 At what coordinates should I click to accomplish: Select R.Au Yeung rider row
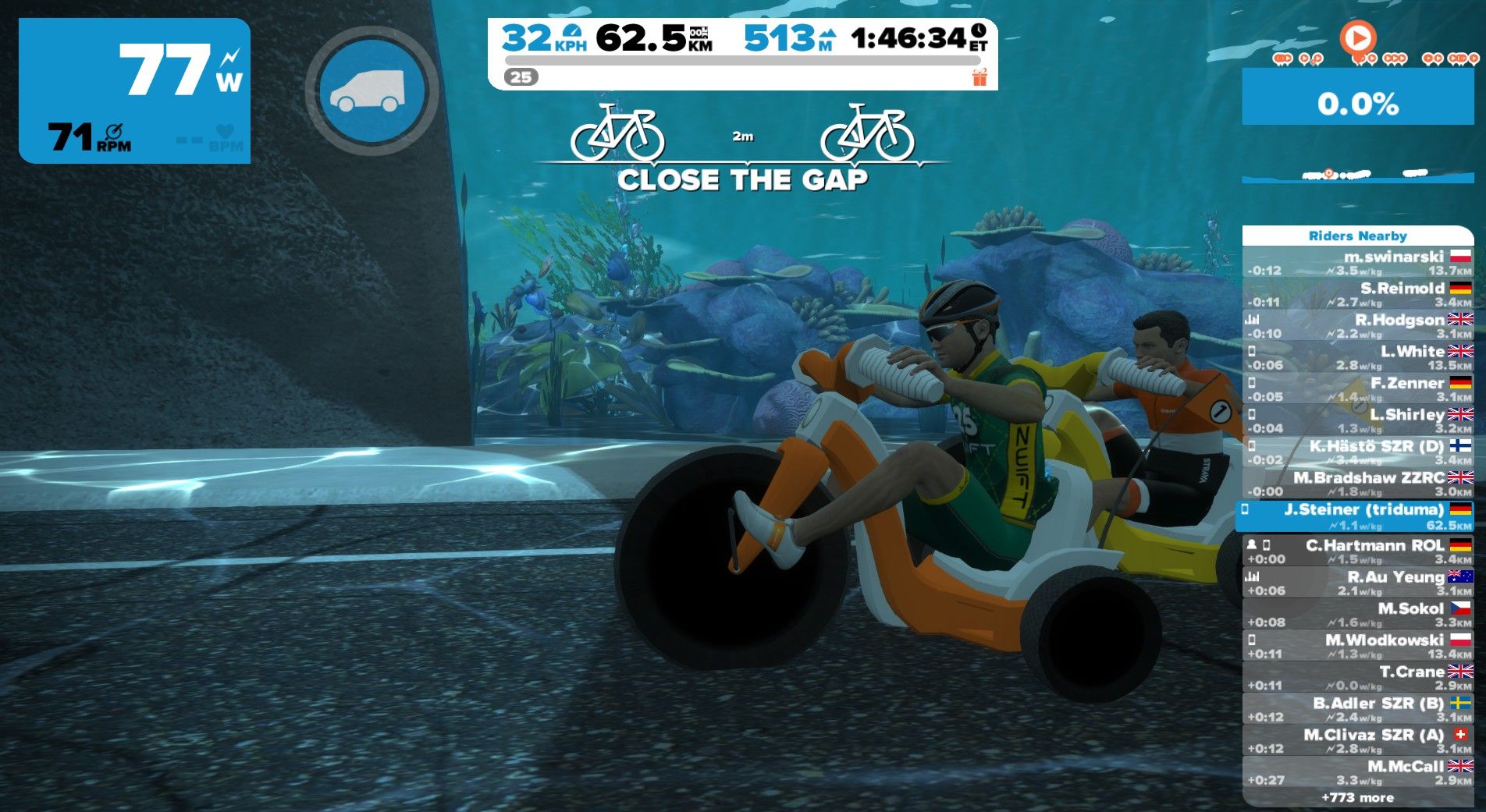[x=1357, y=583]
